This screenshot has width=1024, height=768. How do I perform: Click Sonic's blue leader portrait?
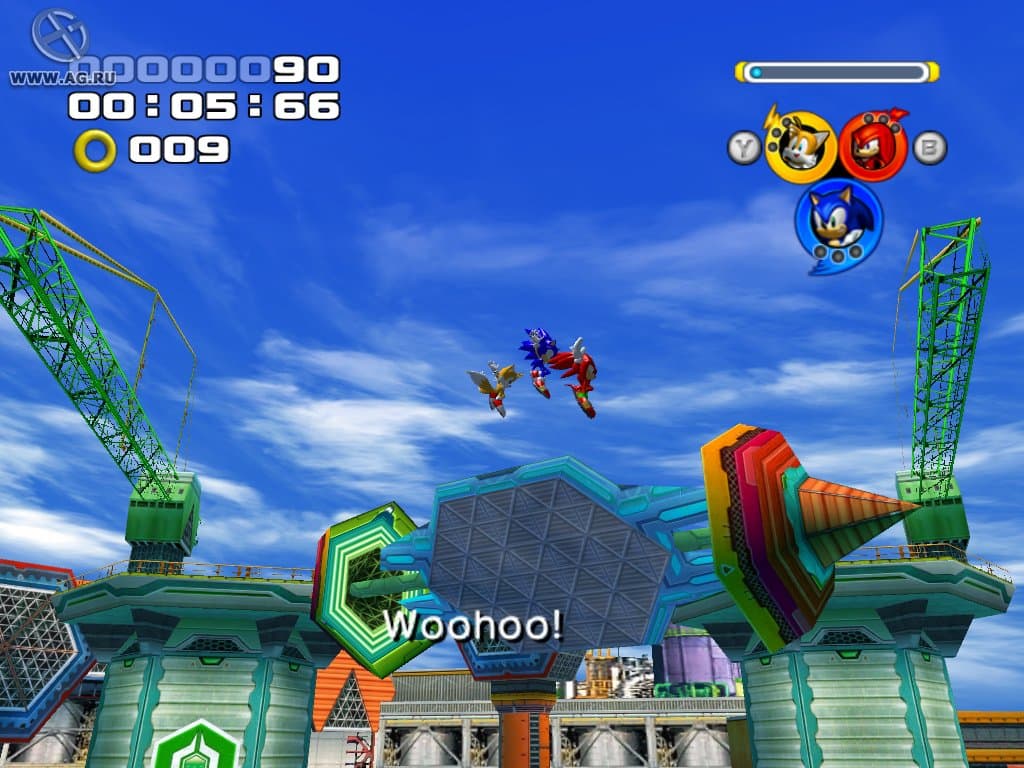(838, 221)
